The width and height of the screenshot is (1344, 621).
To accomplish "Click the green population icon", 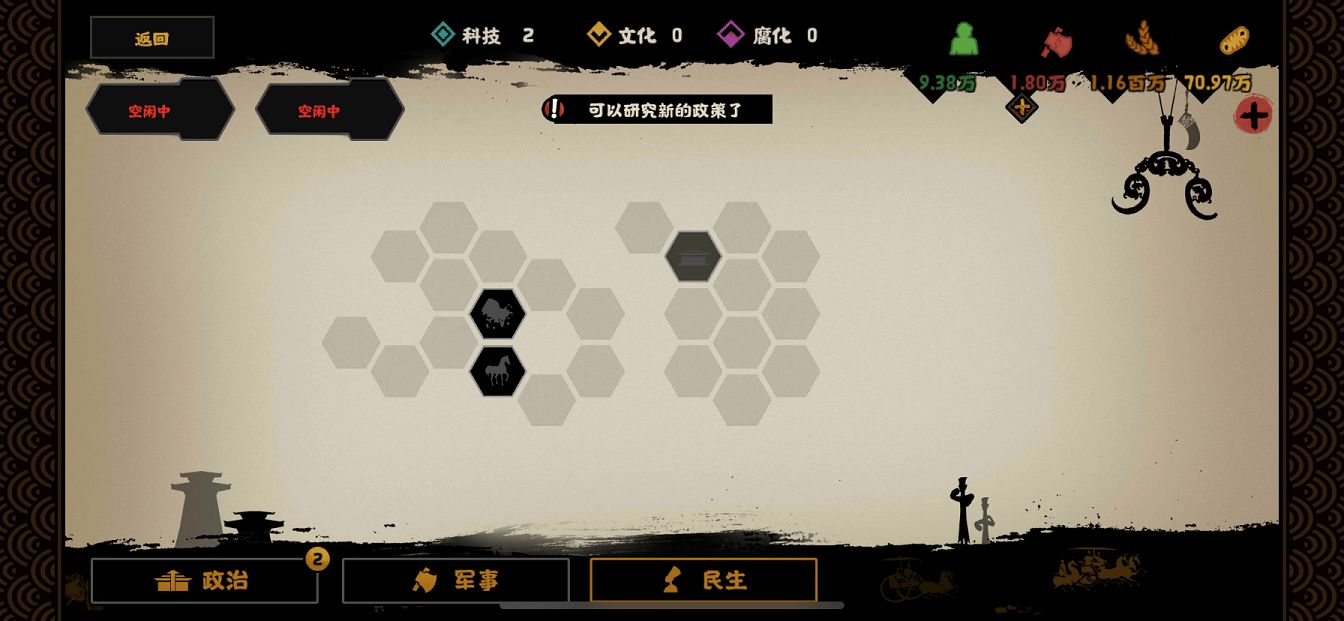I will 964,39.
